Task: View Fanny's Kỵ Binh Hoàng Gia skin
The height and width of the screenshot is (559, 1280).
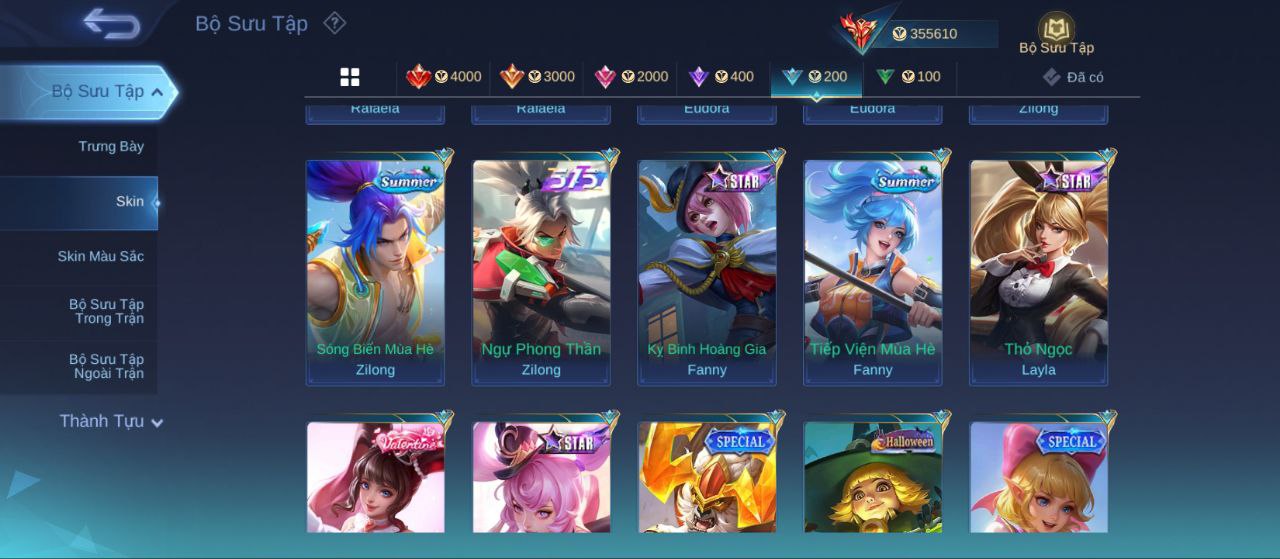Action: tap(707, 270)
